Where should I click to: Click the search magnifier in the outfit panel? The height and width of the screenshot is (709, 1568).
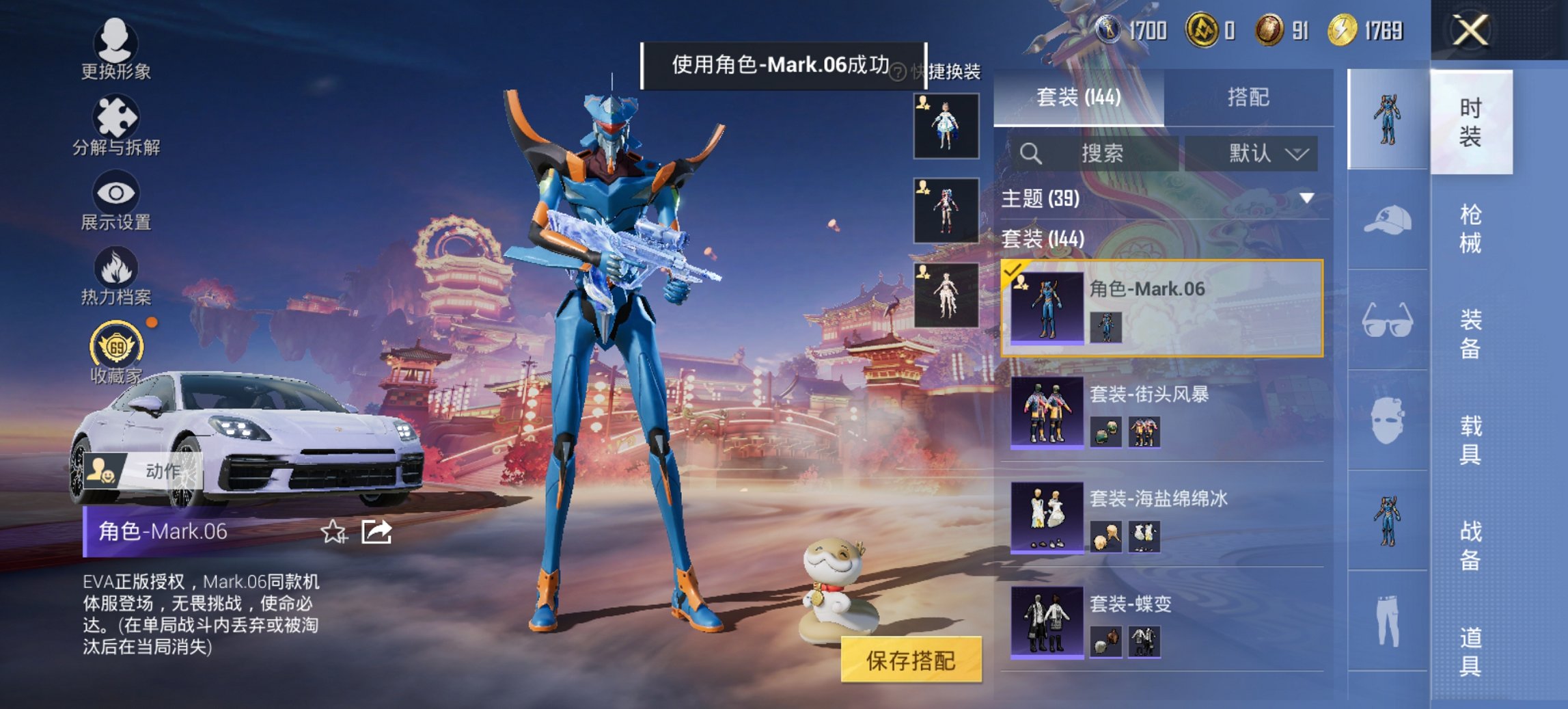point(1029,153)
